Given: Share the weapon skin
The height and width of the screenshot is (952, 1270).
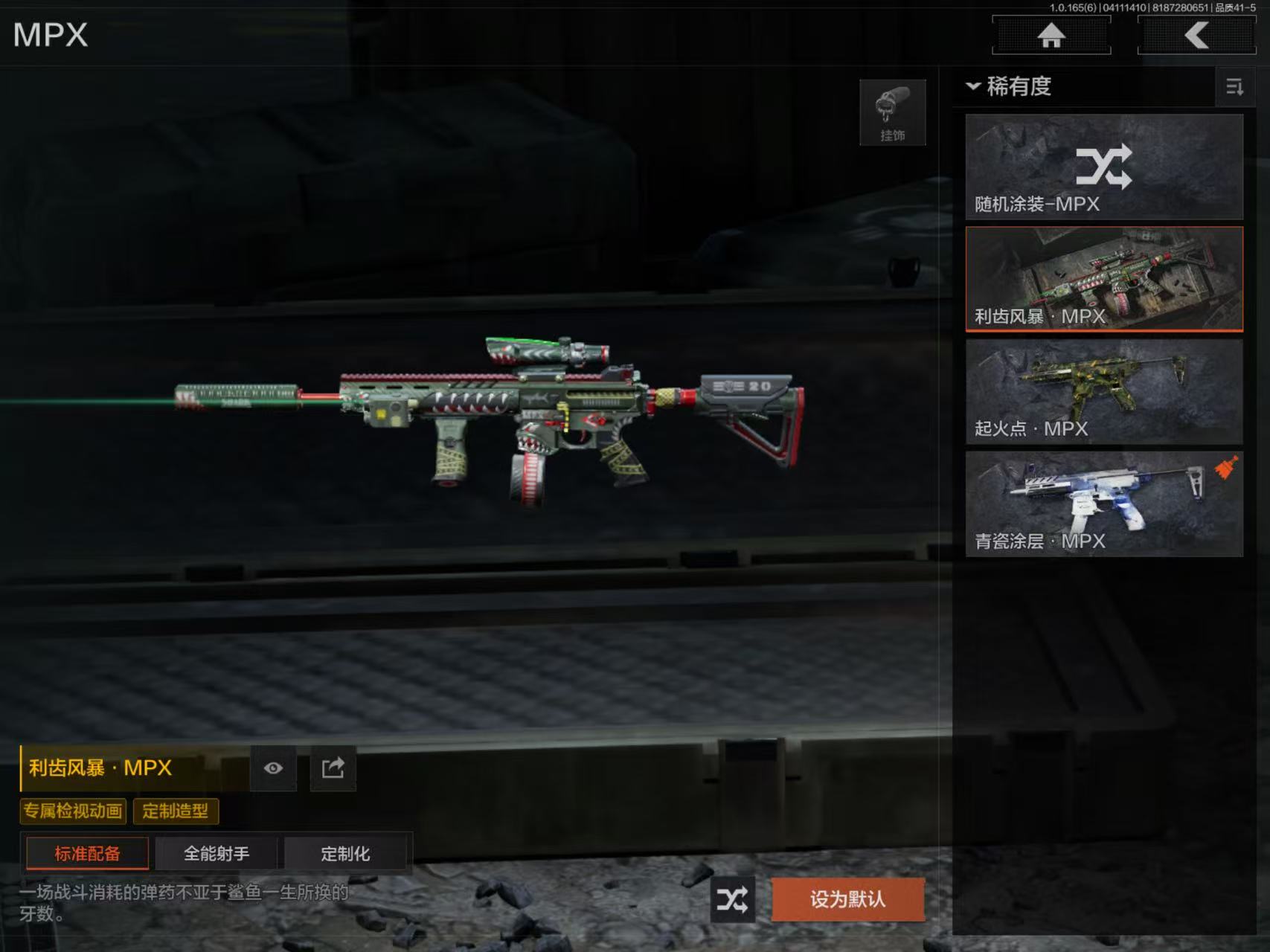Looking at the screenshot, I should point(333,768).
